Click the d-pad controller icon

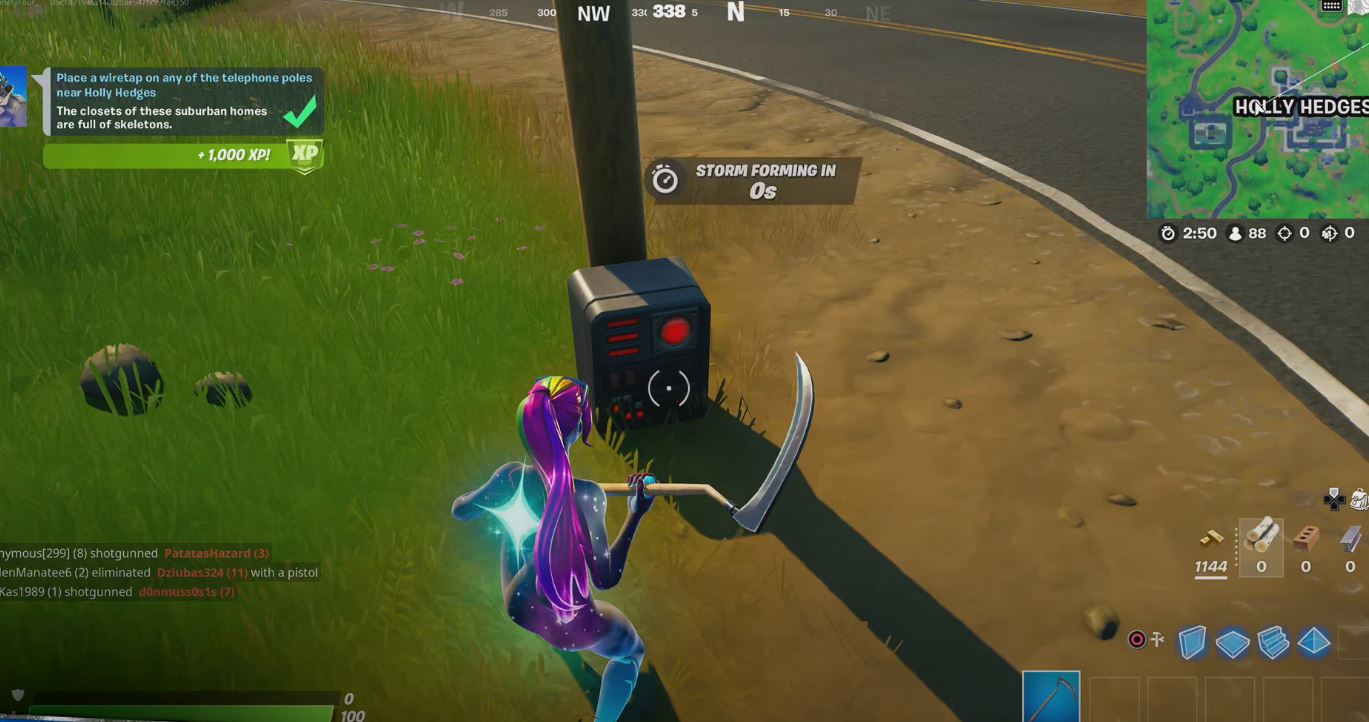(1334, 501)
